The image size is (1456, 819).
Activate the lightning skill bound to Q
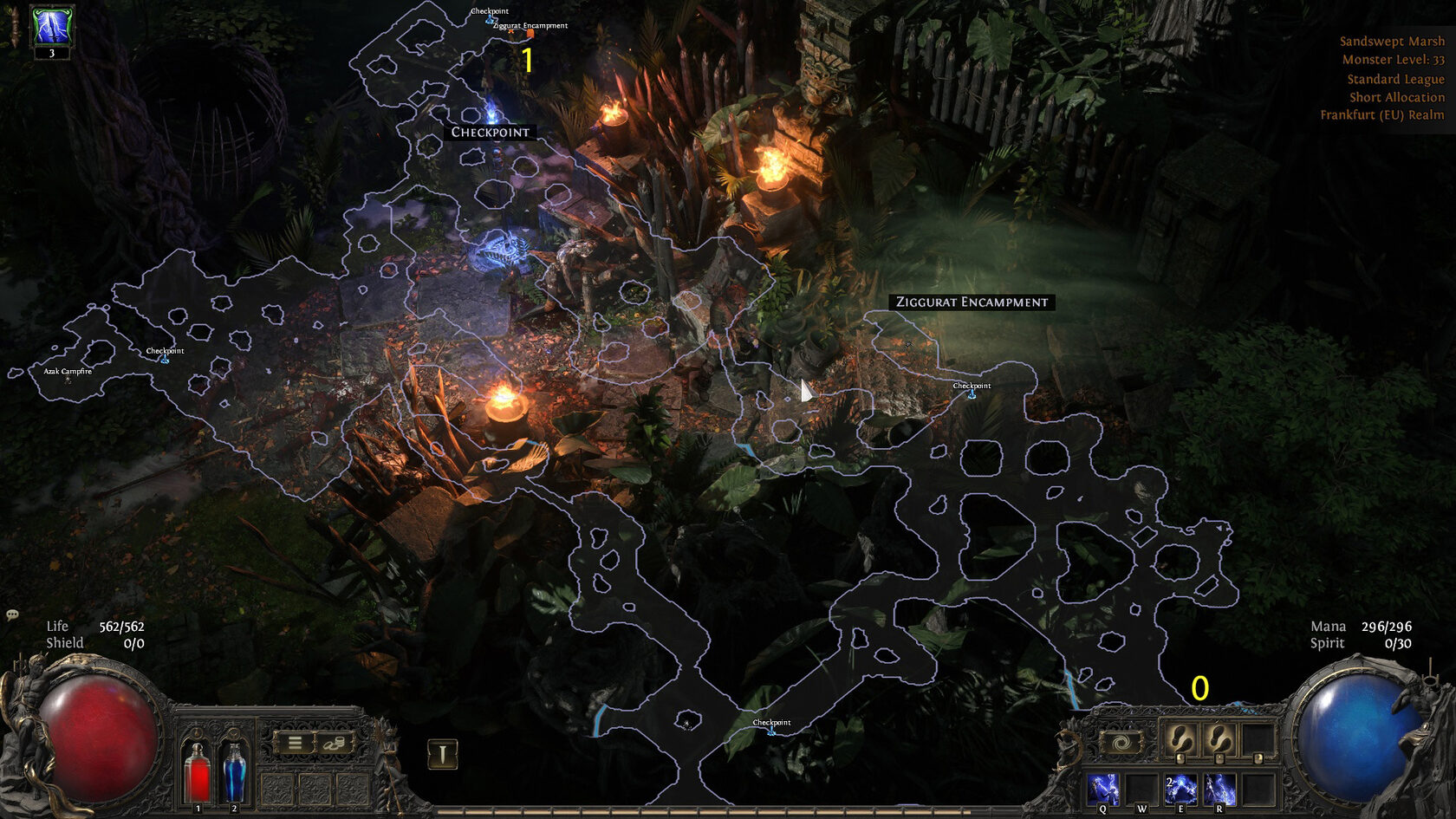coord(1103,790)
